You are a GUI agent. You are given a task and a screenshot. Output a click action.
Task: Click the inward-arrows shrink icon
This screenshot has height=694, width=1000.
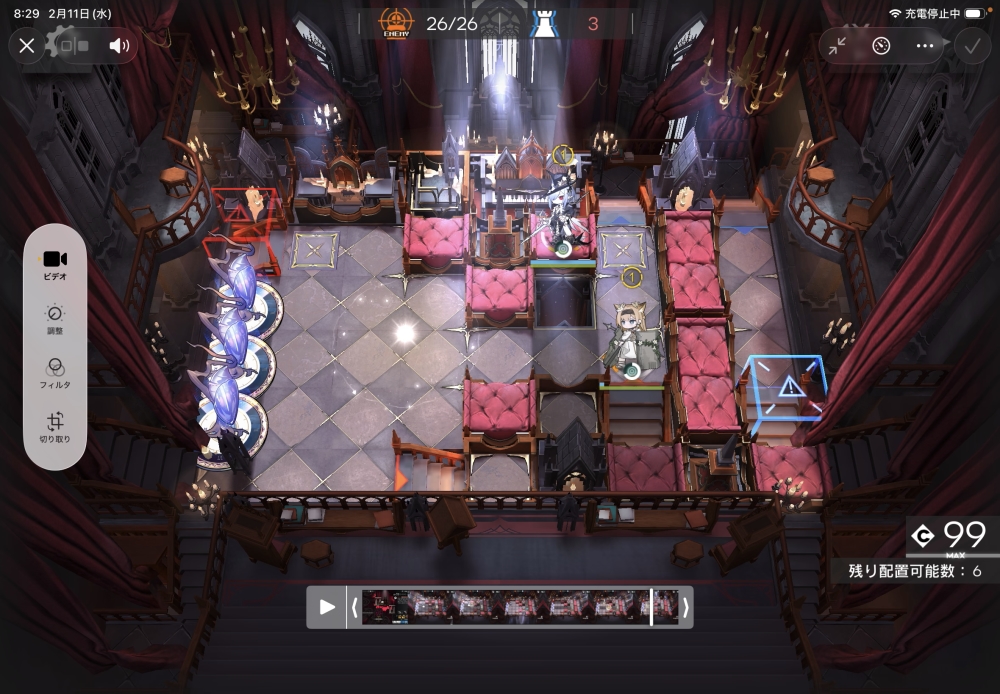tap(837, 46)
